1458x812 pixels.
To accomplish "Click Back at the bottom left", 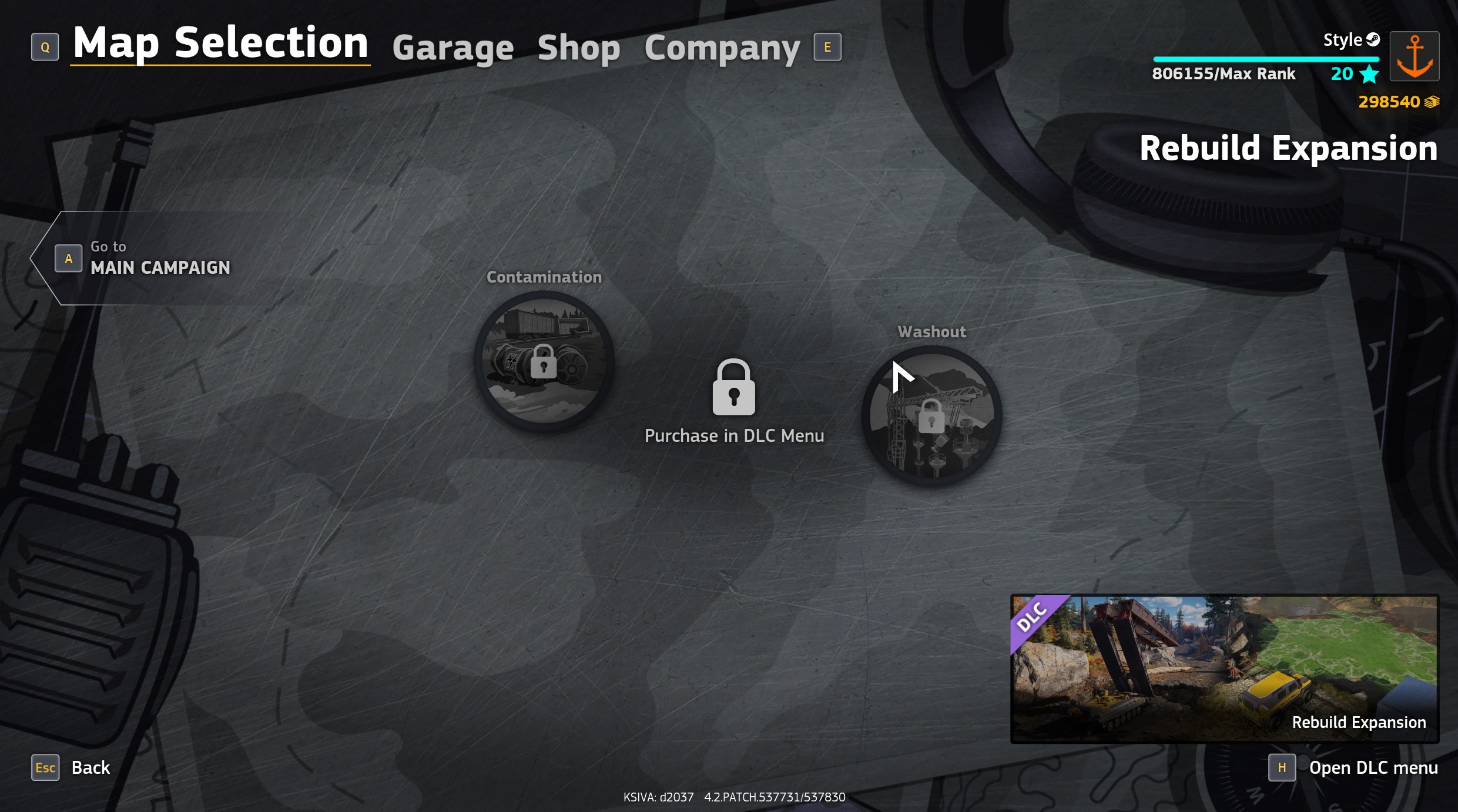I will tap(91, 767).
